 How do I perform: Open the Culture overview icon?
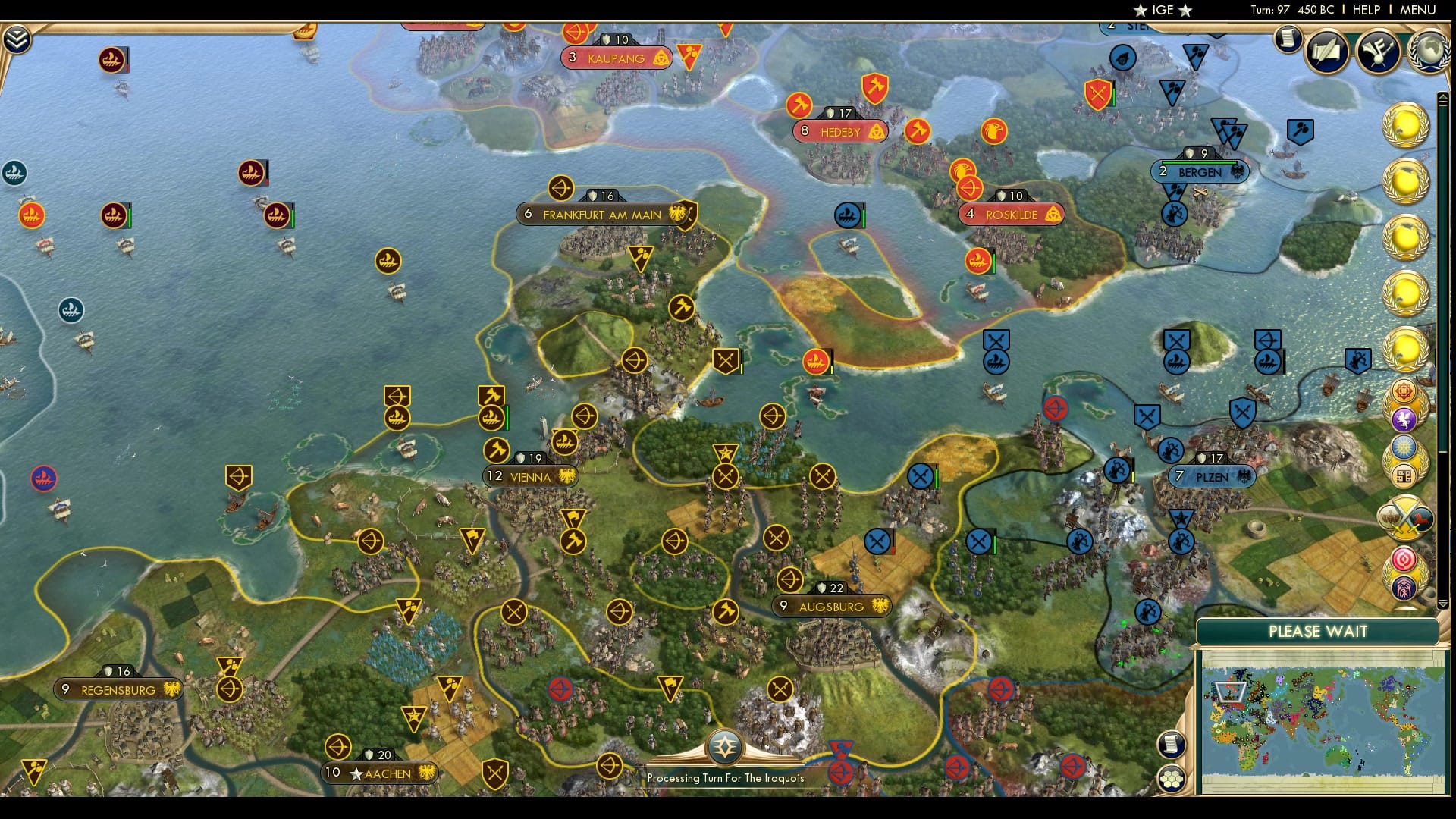click(1376, 52)
